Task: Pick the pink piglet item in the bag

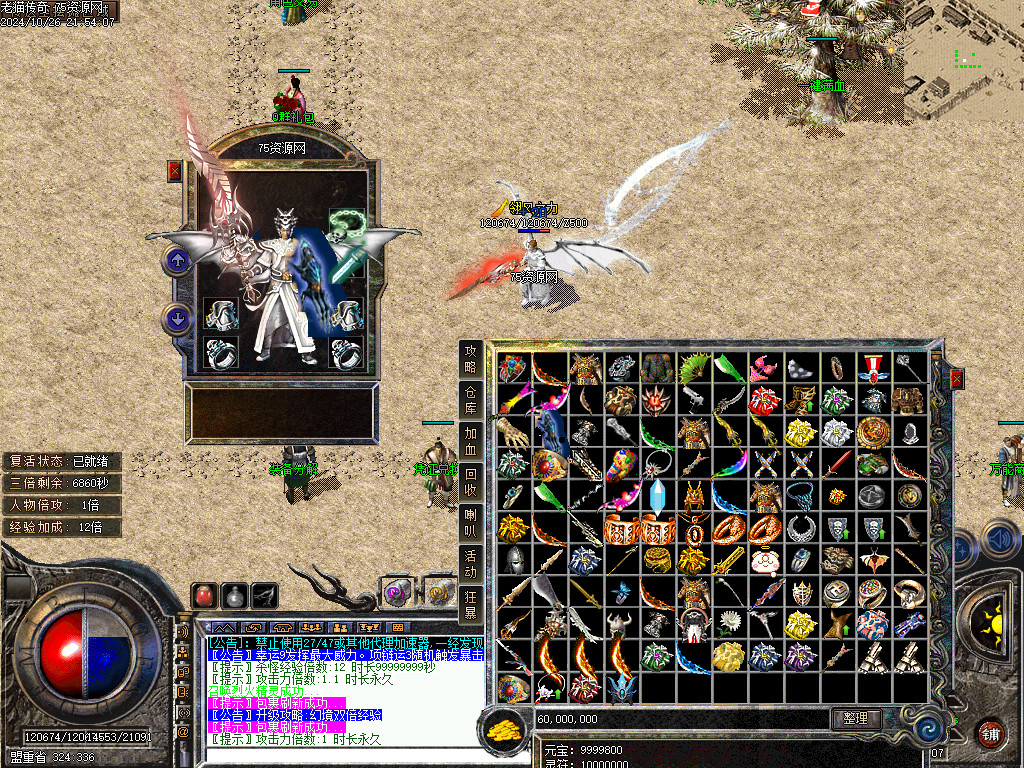Action: [765, 561]
